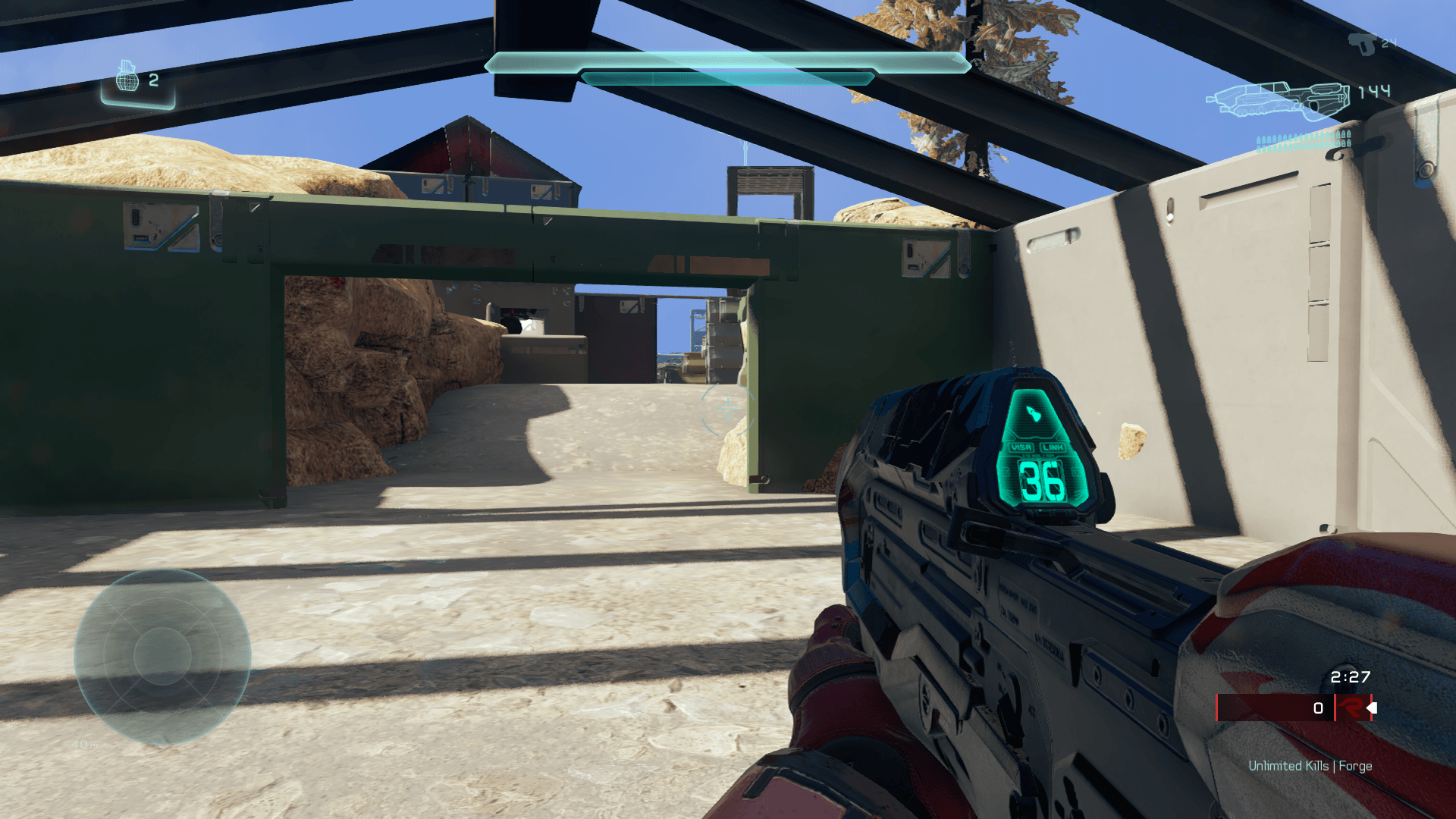Click the targeting reticle at screen center
This screenshot has height=819, width=1456.
coord(728,411)
